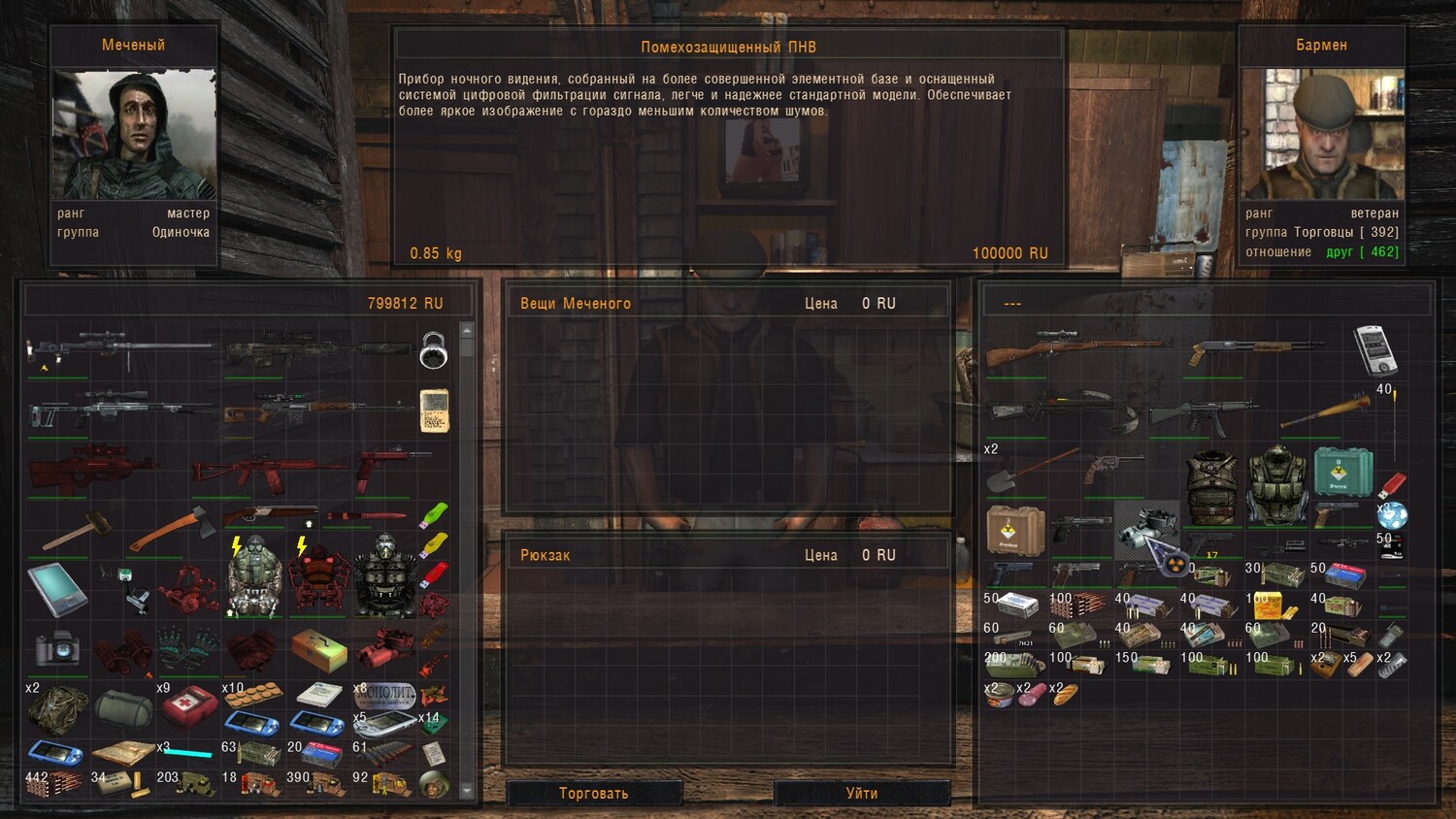Choose the pump shotgun in the barman's goods

(x=1252, y=350)
